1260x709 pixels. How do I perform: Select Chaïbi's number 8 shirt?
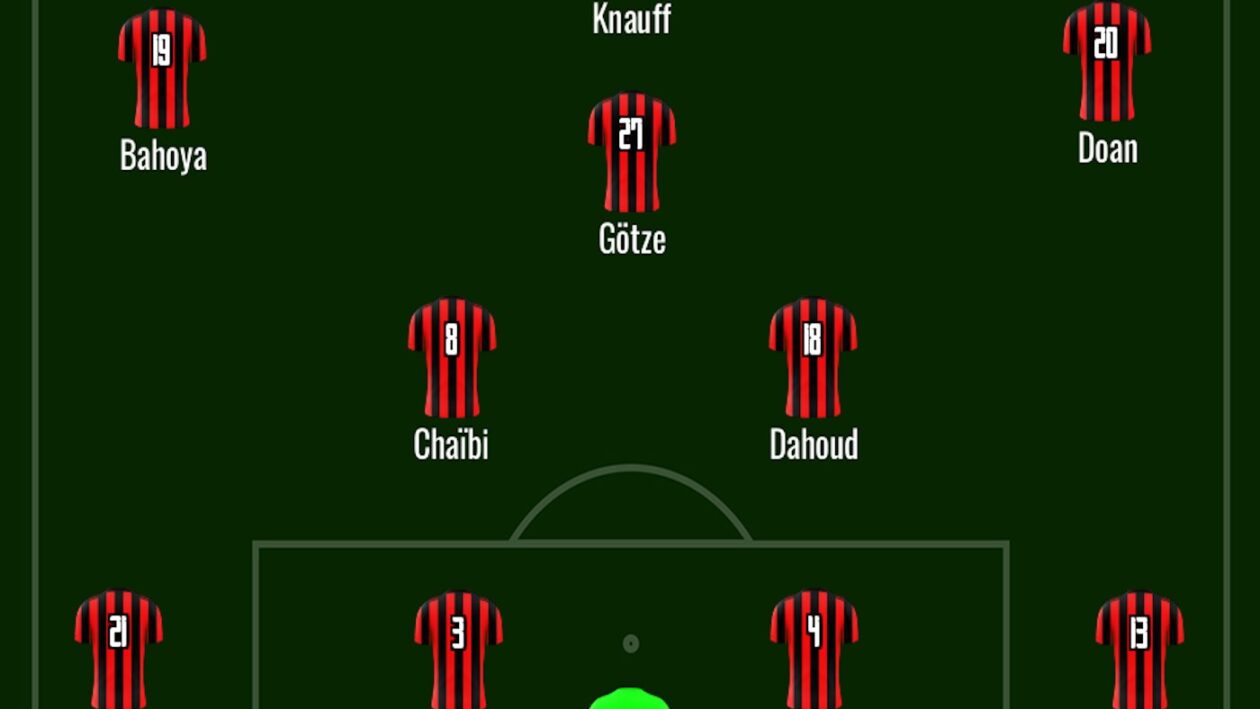[x=452, y=357]
